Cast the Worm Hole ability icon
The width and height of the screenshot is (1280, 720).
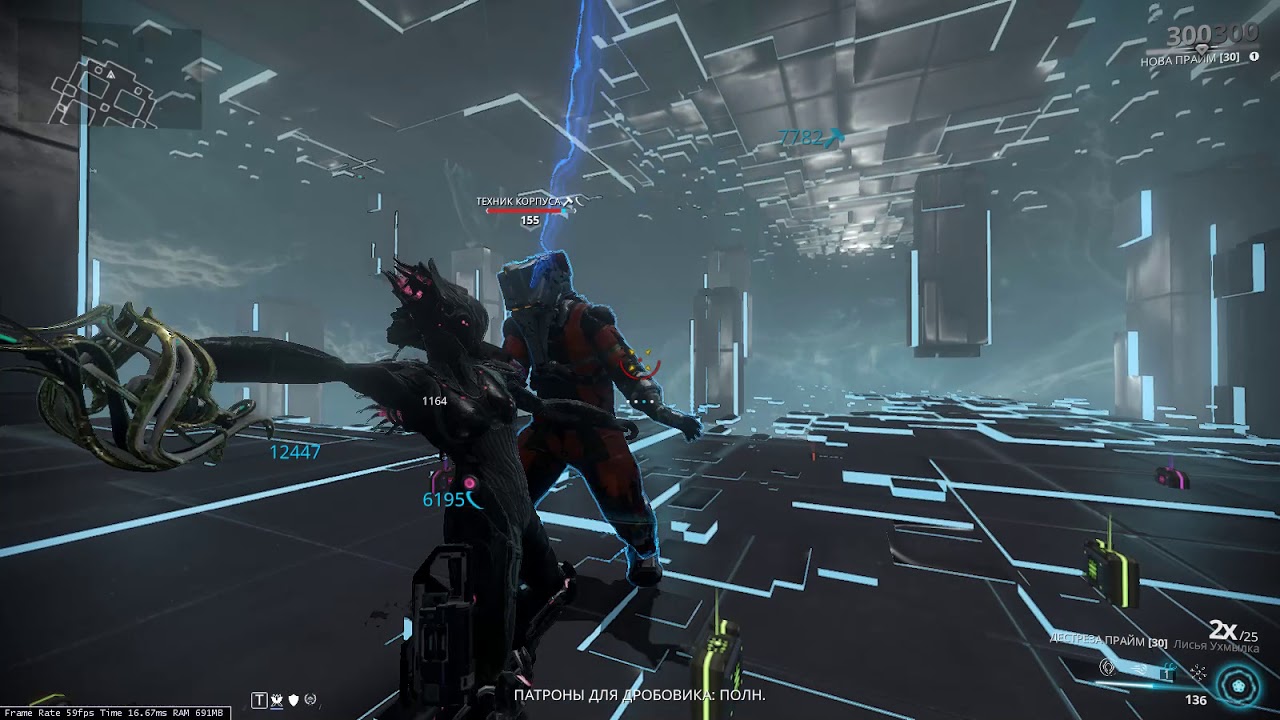(x=1167, y=671)
